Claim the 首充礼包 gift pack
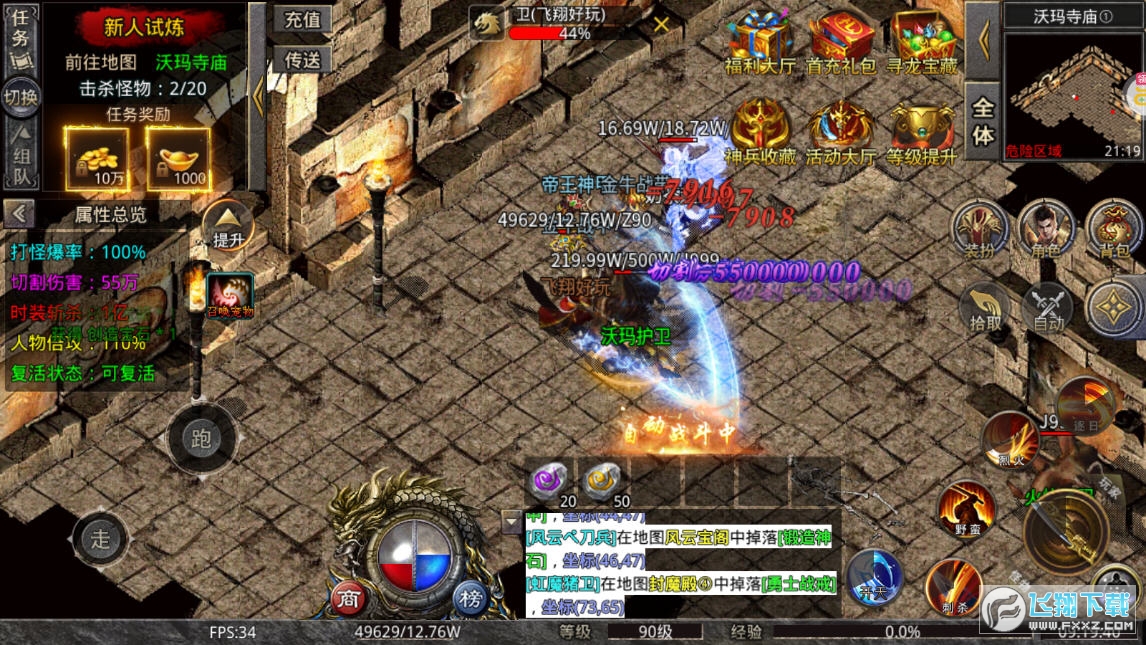The image size is (1146, 645). click(841, 43)
